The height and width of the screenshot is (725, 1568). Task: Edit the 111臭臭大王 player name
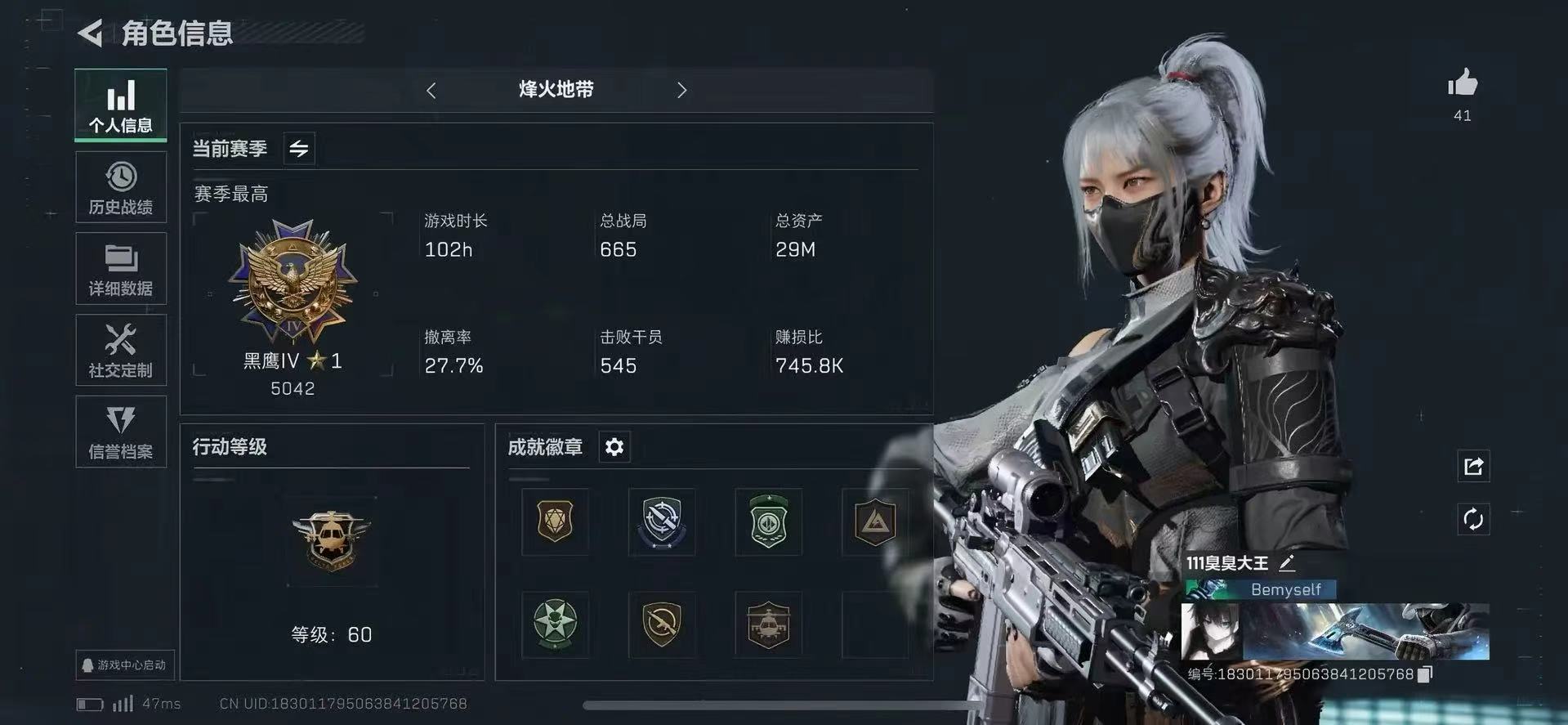(1287, 562)
